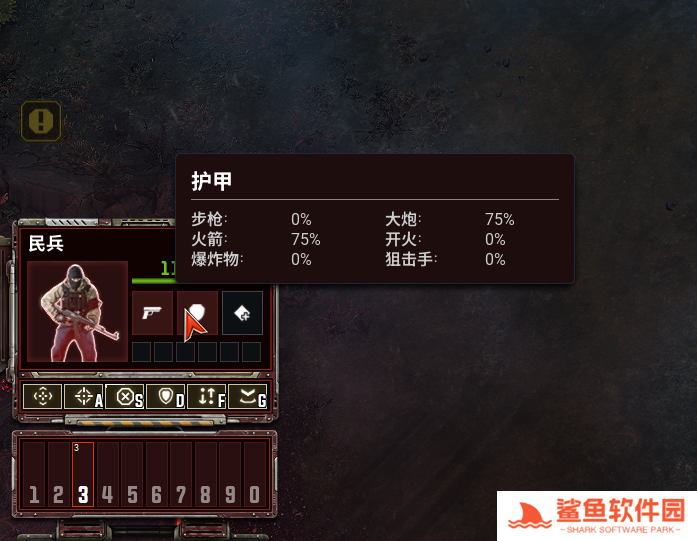Open the pistol weapon stat icon
The height and width of the screenshot is (541, 697).
click(x=152, y=313)
